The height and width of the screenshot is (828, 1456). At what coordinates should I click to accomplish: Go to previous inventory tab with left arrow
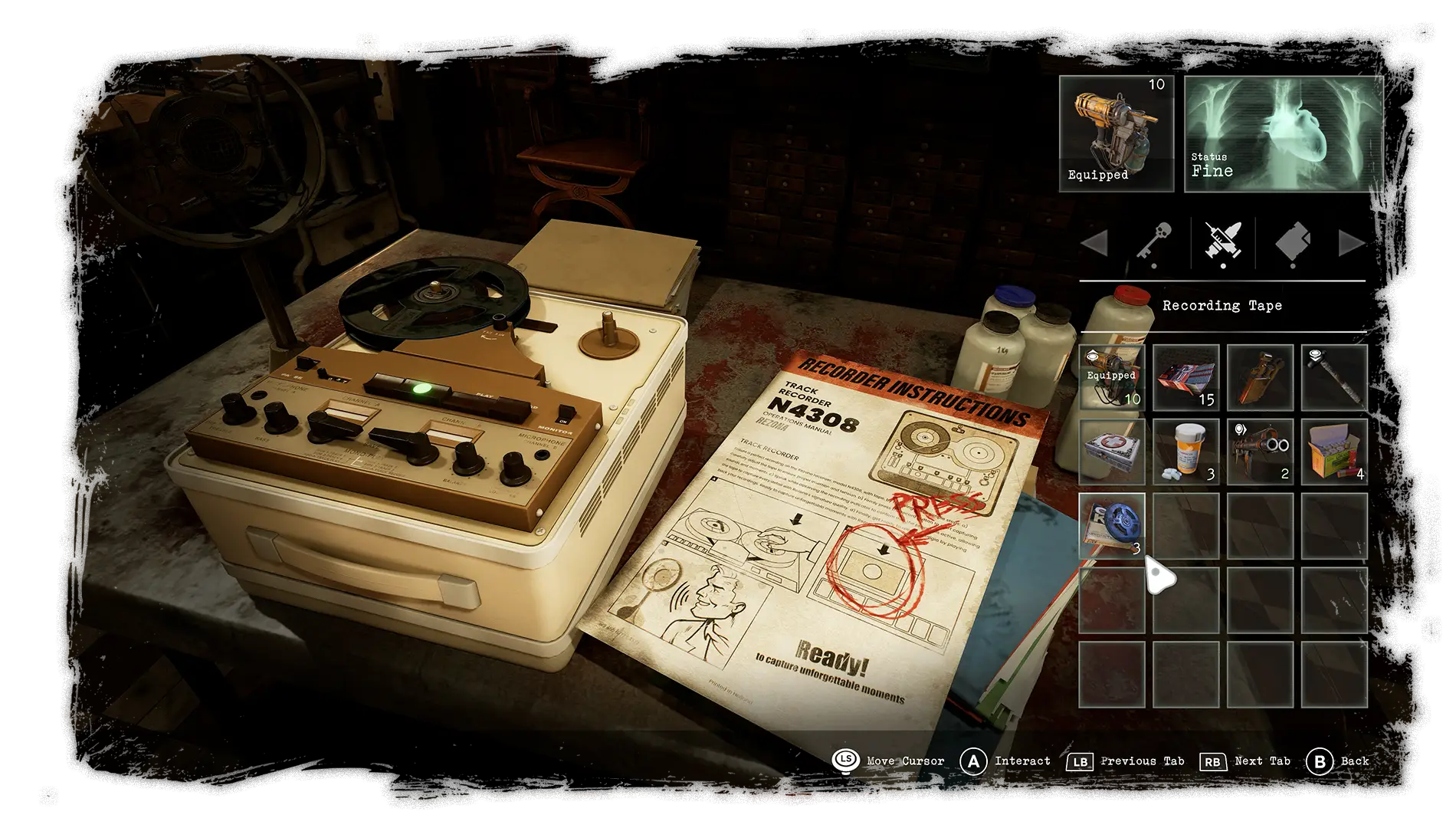click(1094, 243)
